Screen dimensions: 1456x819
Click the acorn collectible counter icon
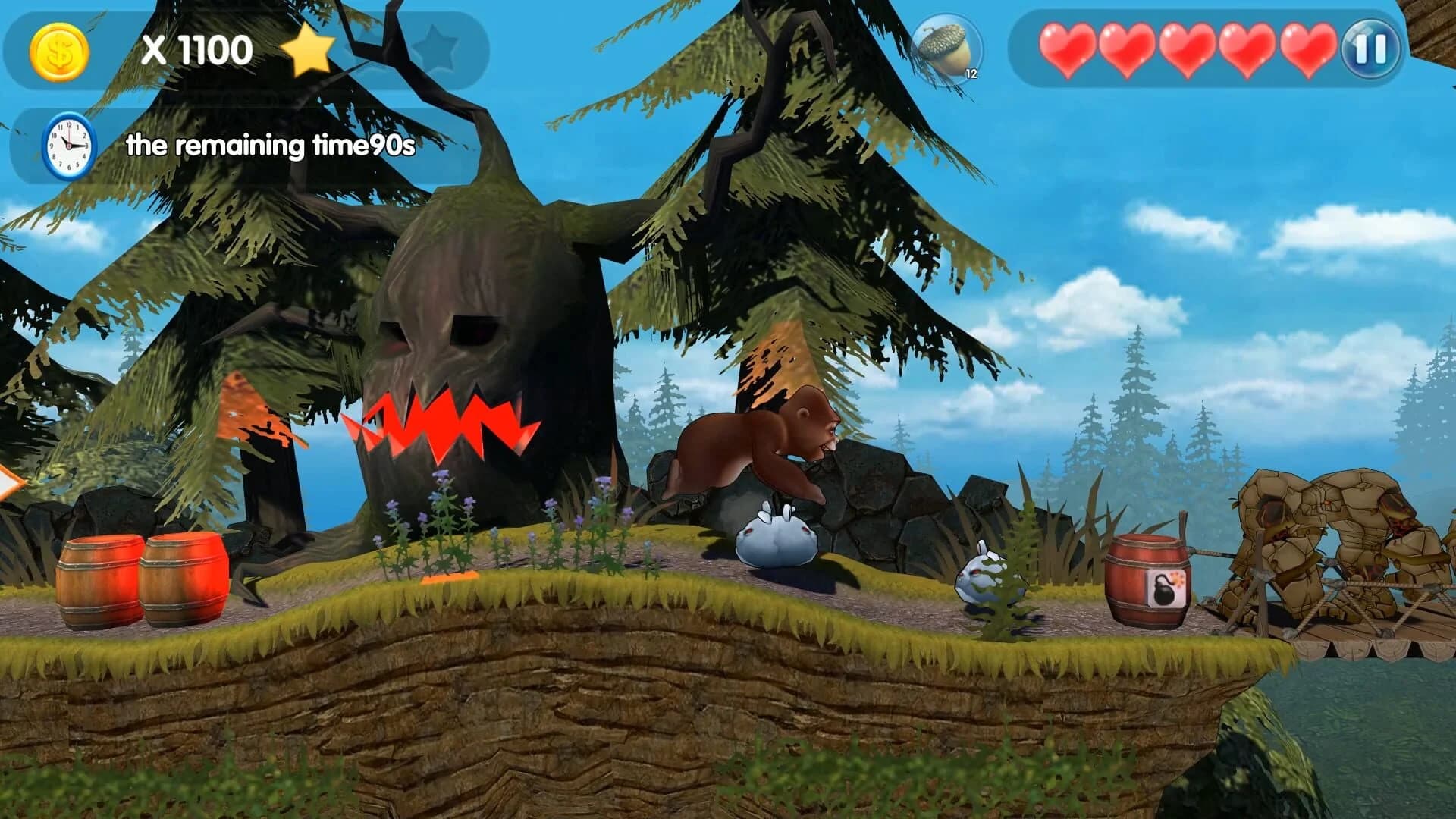point(946,45)
